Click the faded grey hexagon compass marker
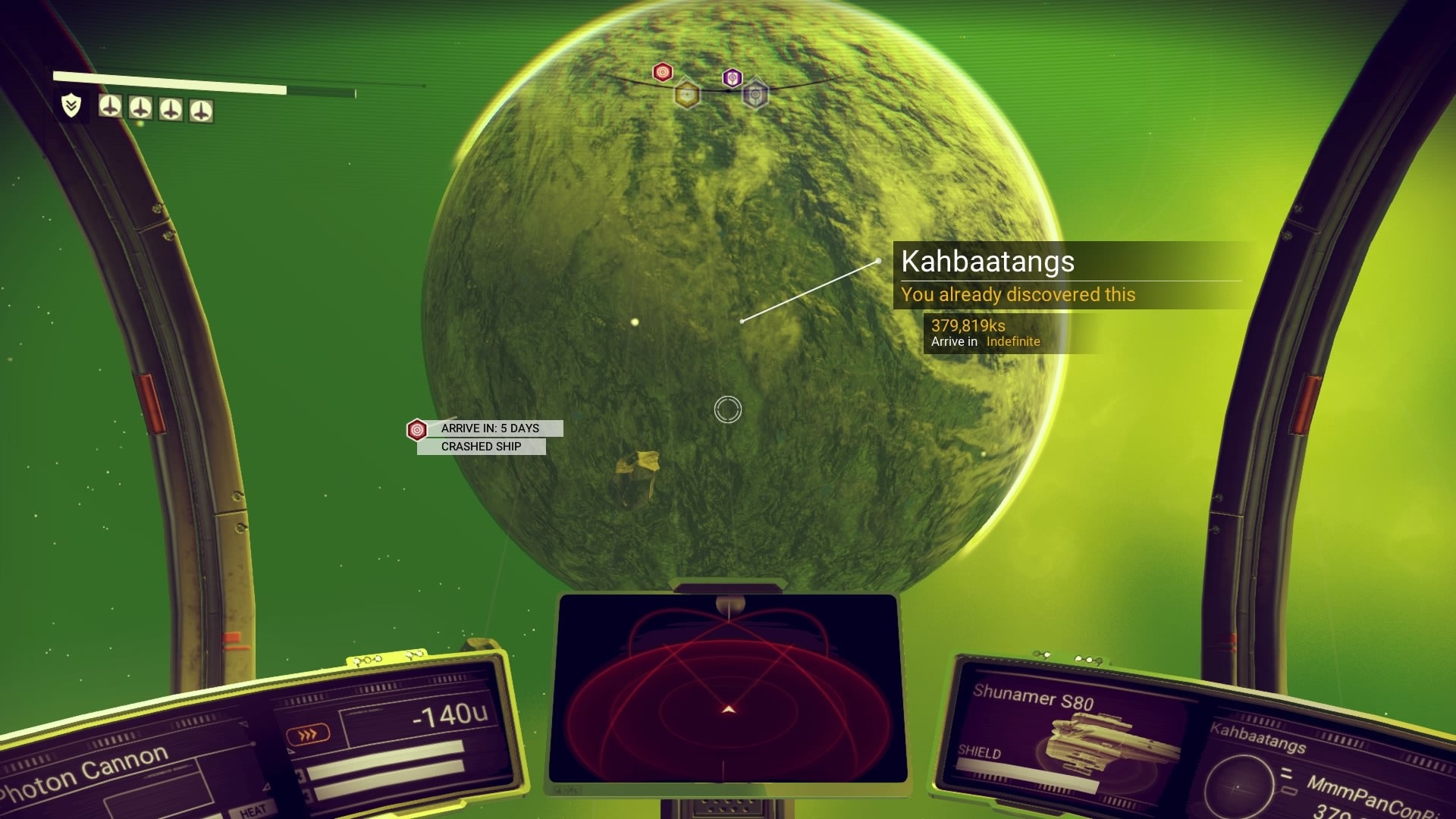 click(755, 95)
